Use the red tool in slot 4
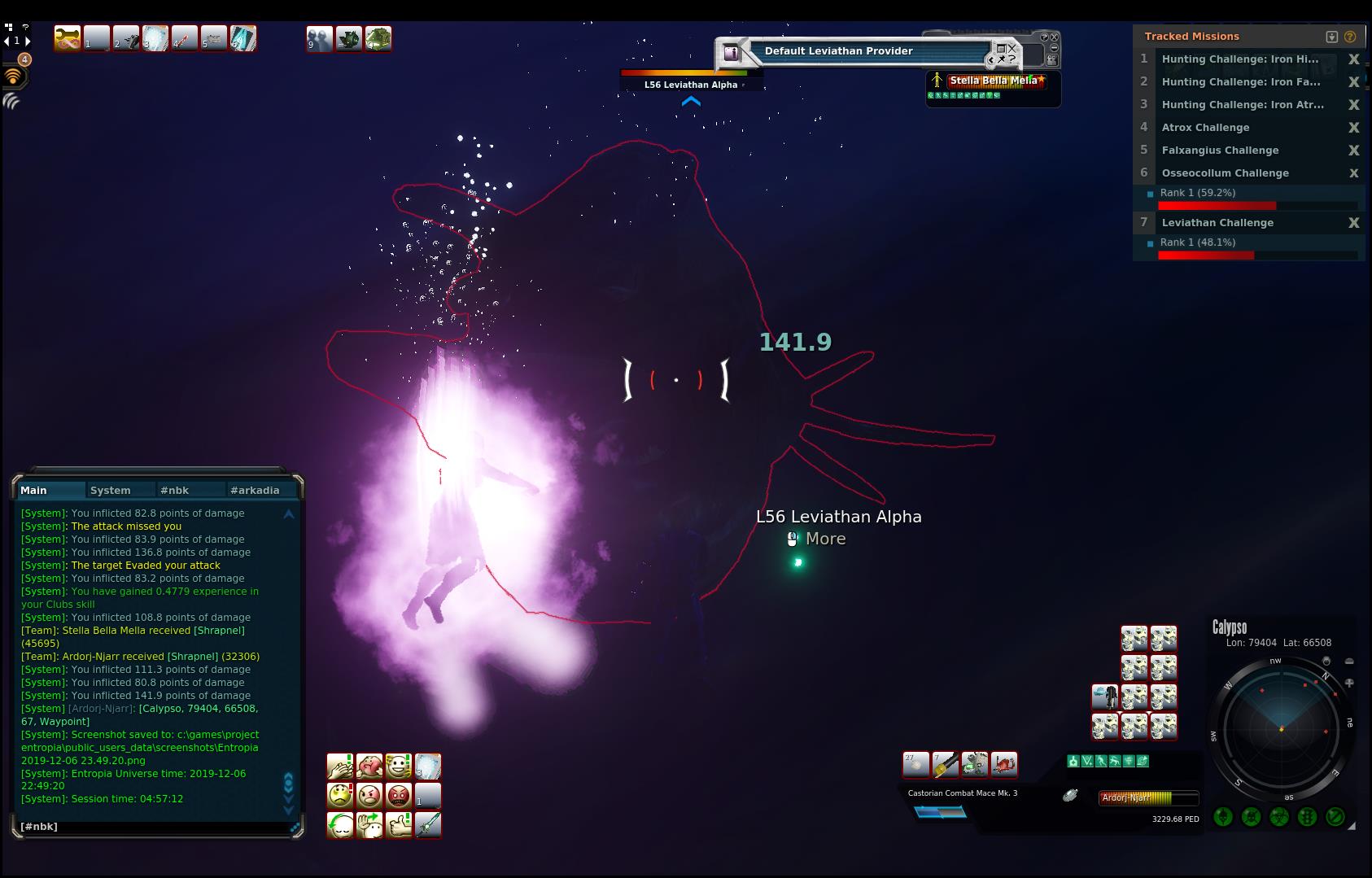1372x878 pixels. (185, 38)
